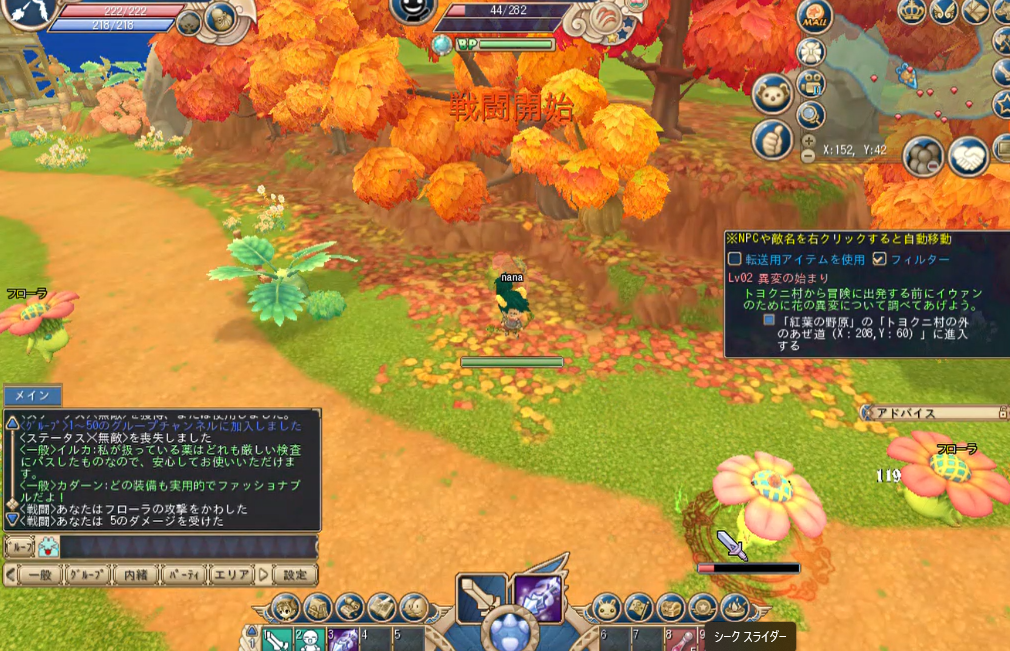Viewport: 1010px width, 651px height.
Task: Open the magnifying glass search icon
Action: coord(811,115)
